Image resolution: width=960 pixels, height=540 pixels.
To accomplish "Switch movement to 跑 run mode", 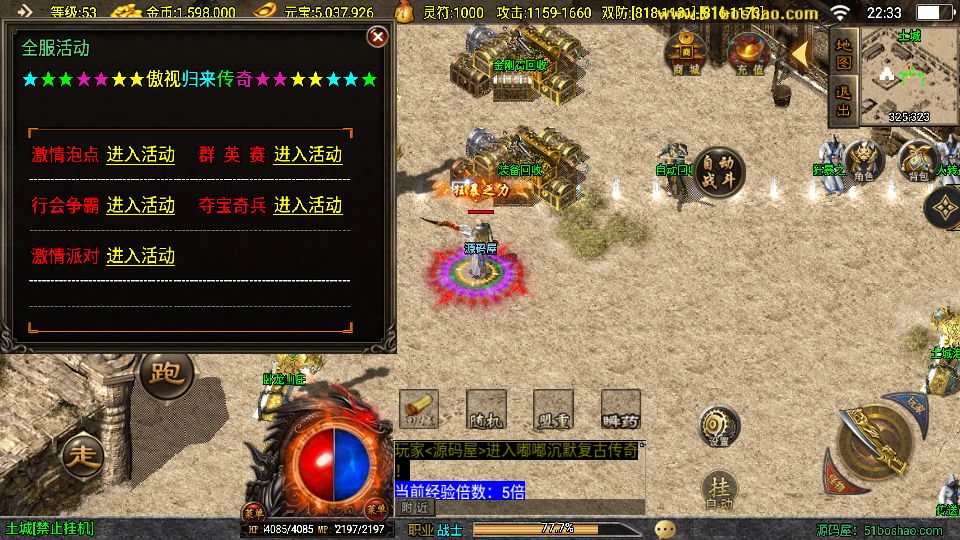I will click(166, 374).
